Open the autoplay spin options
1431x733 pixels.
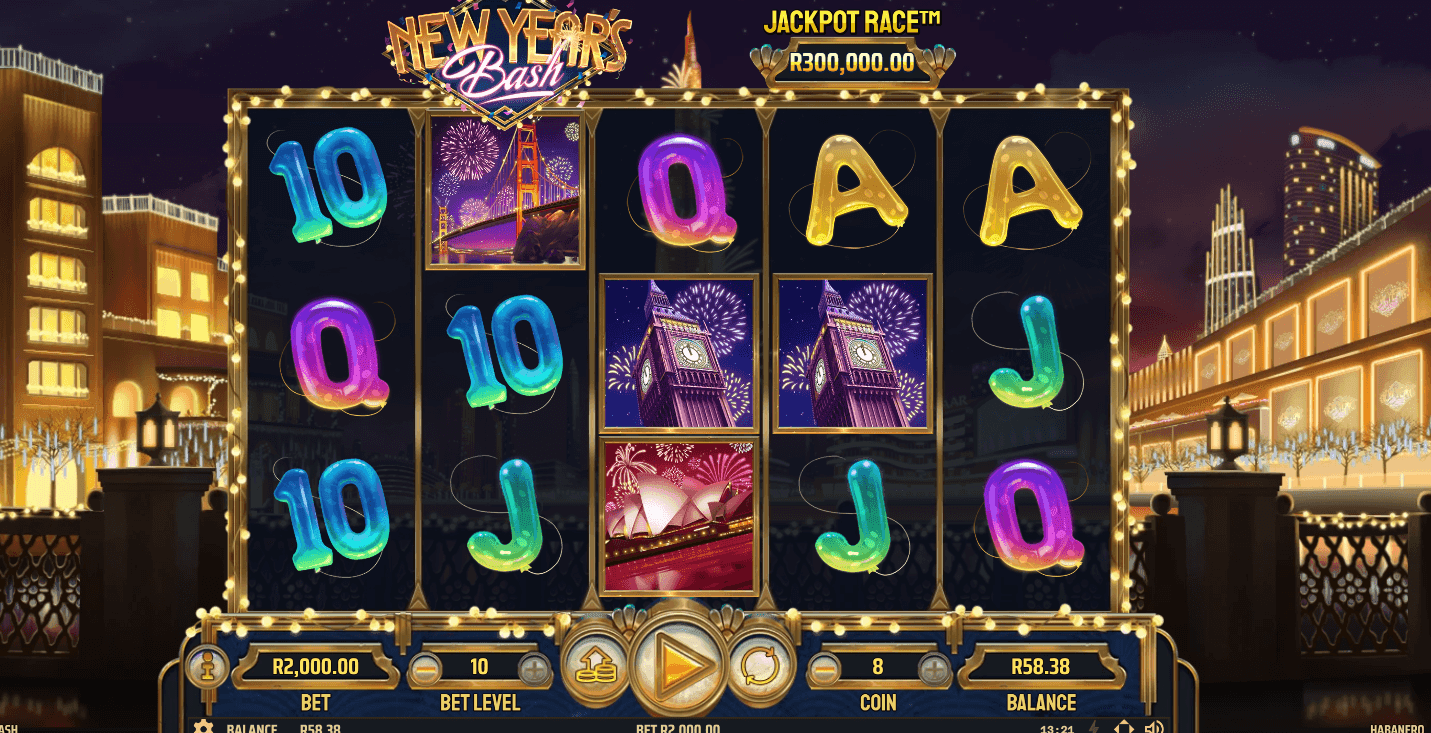click(760, 665)
